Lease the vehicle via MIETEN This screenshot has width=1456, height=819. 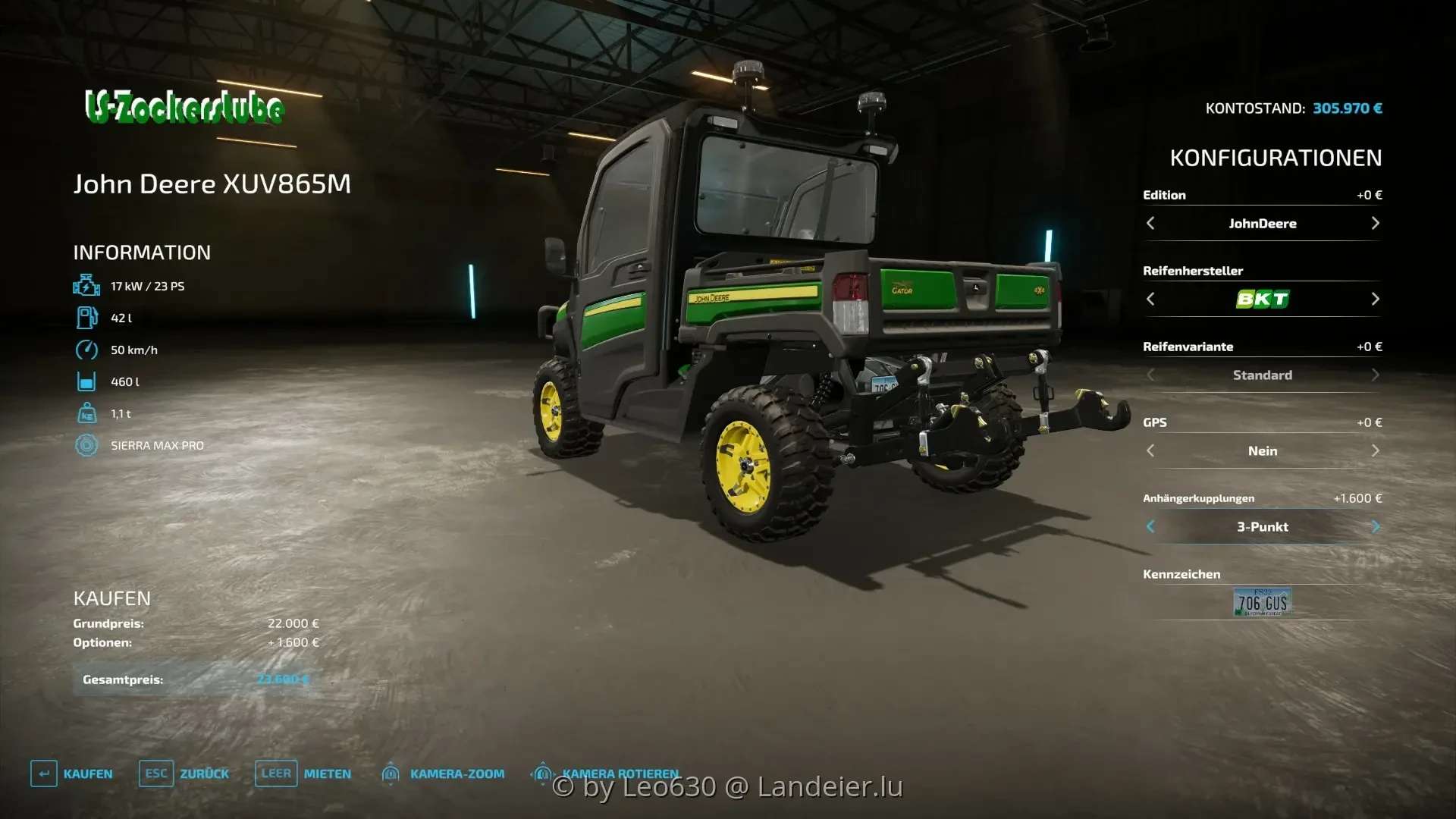[303, 773]
